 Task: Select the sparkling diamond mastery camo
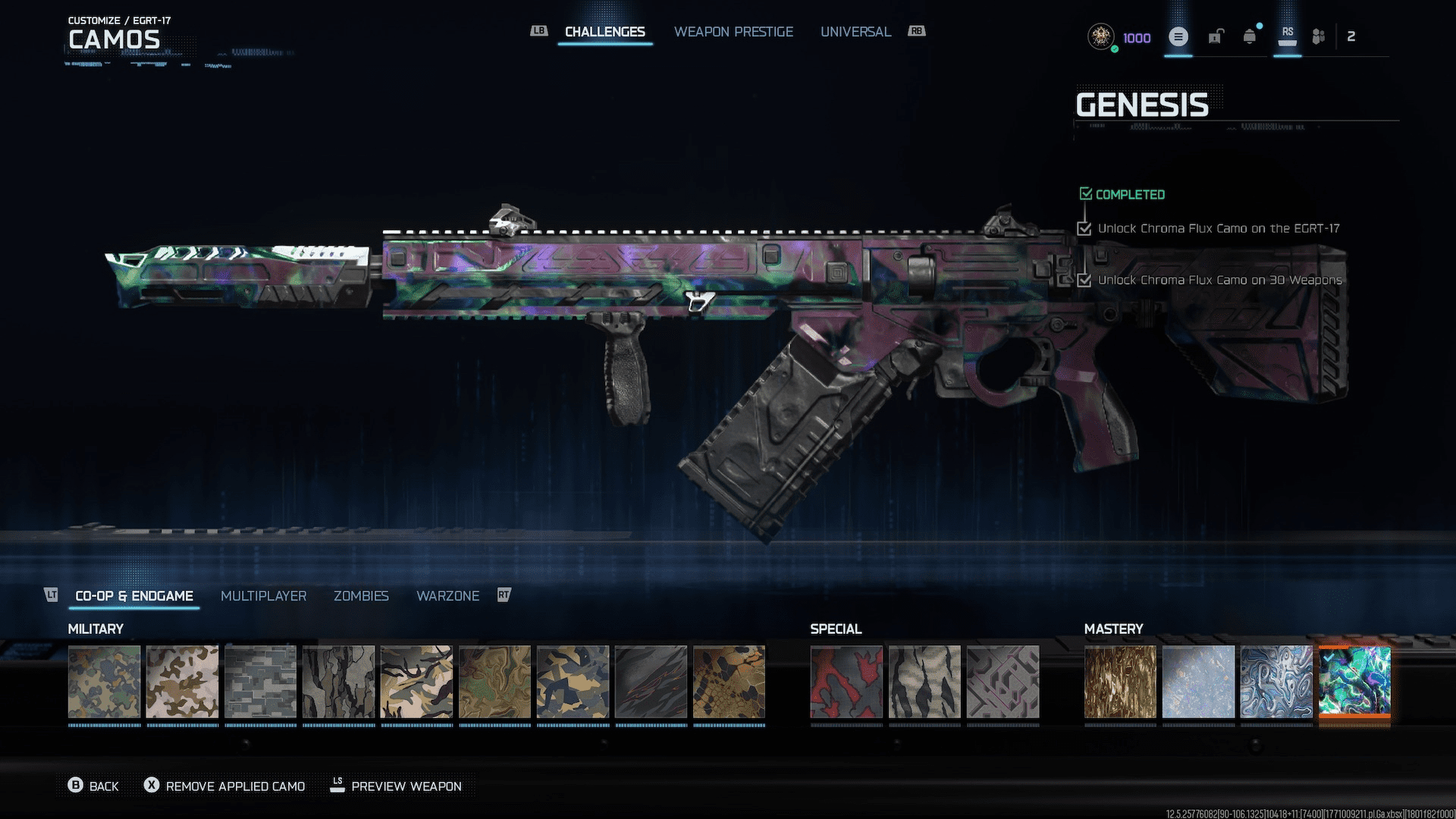coord(1198,682)
